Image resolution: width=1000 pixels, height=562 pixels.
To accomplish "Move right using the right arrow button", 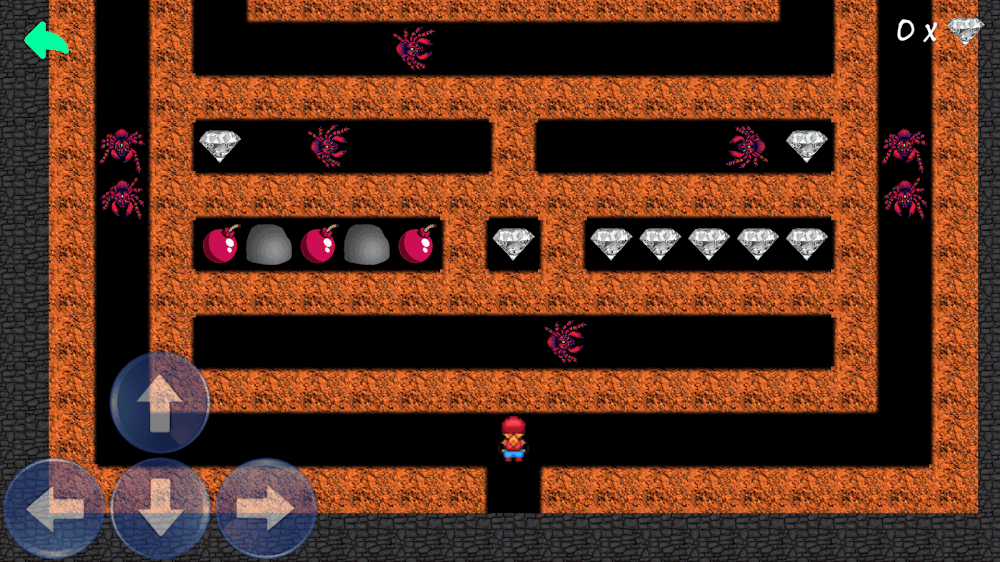I will [266, 509].
